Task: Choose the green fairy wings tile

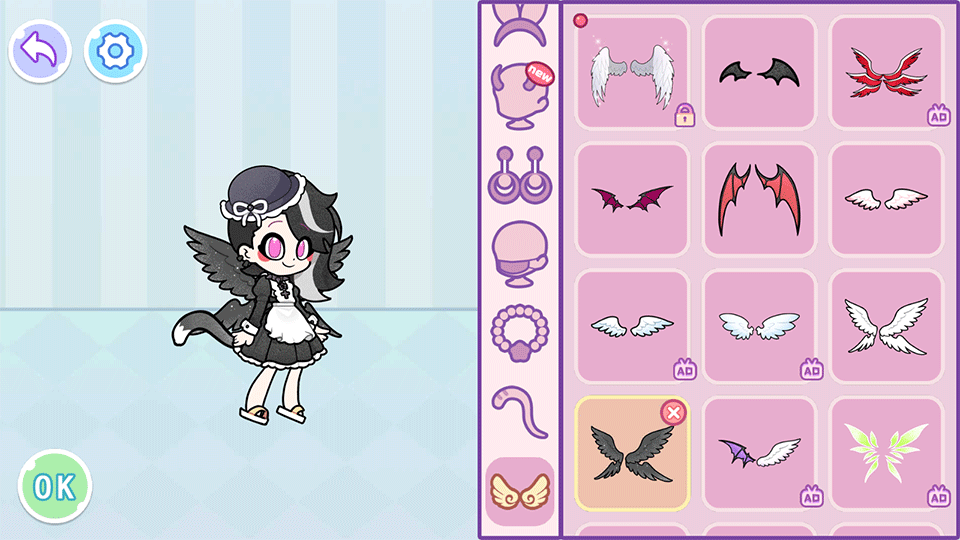Action: [886, 453]
